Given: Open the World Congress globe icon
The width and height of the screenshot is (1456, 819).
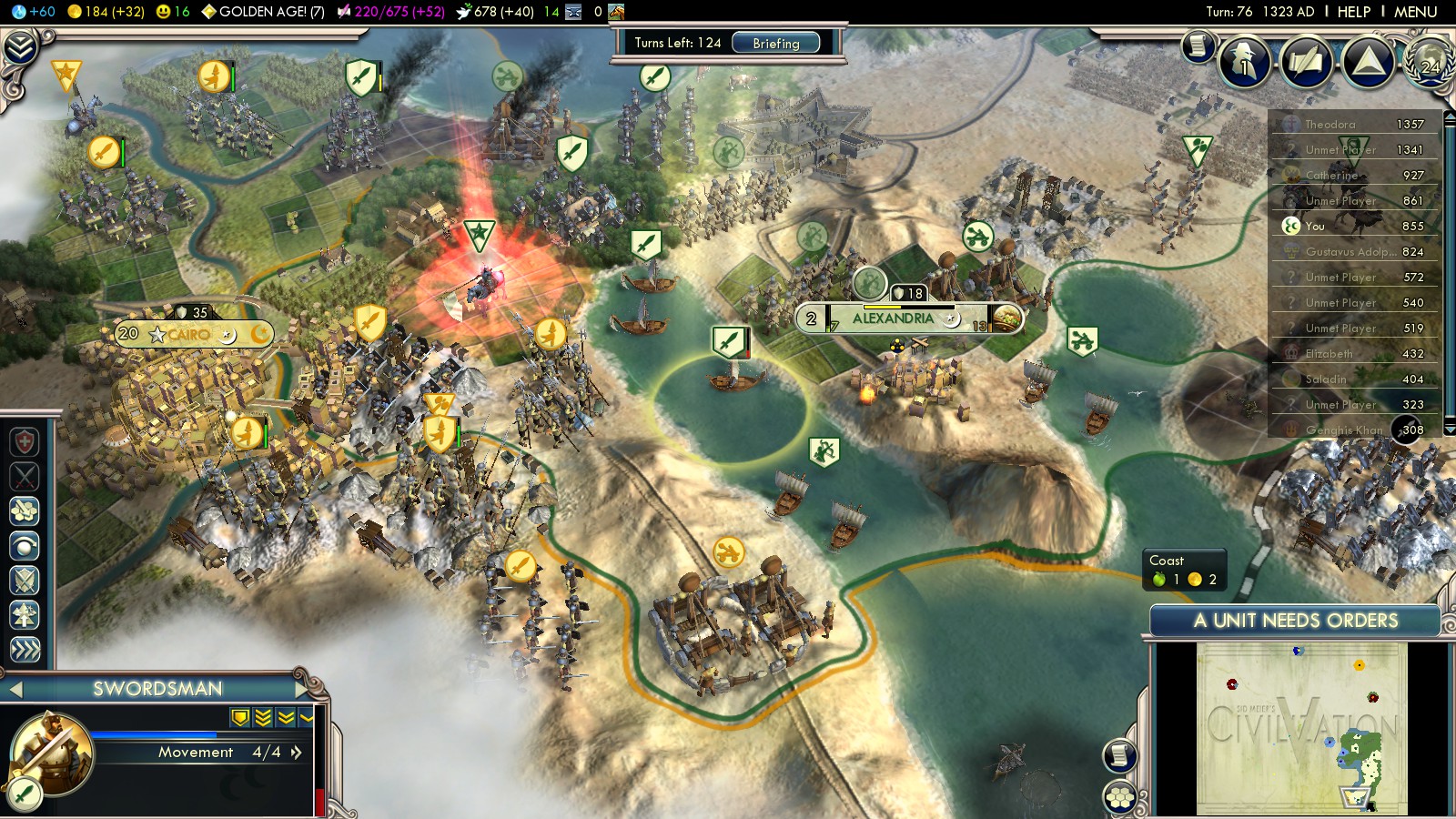Looking at the screenshot, I should coord(1429,62).
